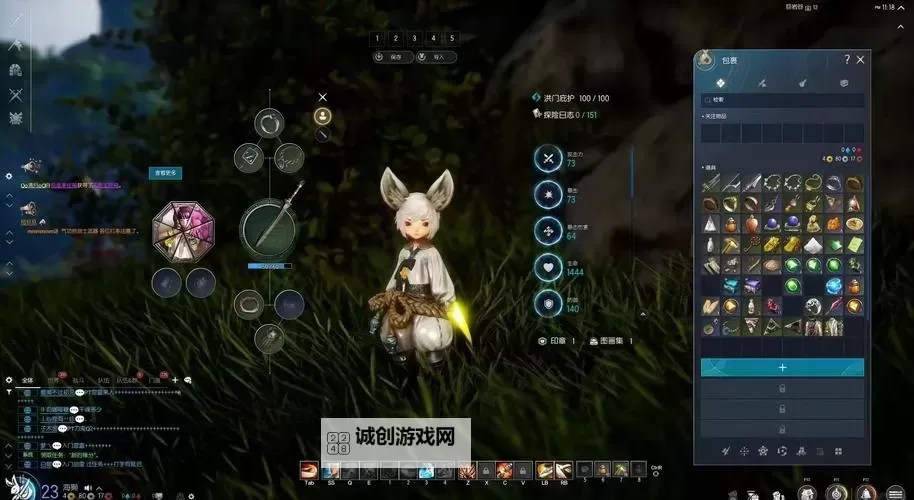Activate the Tab skill on the hotbar
This screenshot has width=914, height=500.
310,470
